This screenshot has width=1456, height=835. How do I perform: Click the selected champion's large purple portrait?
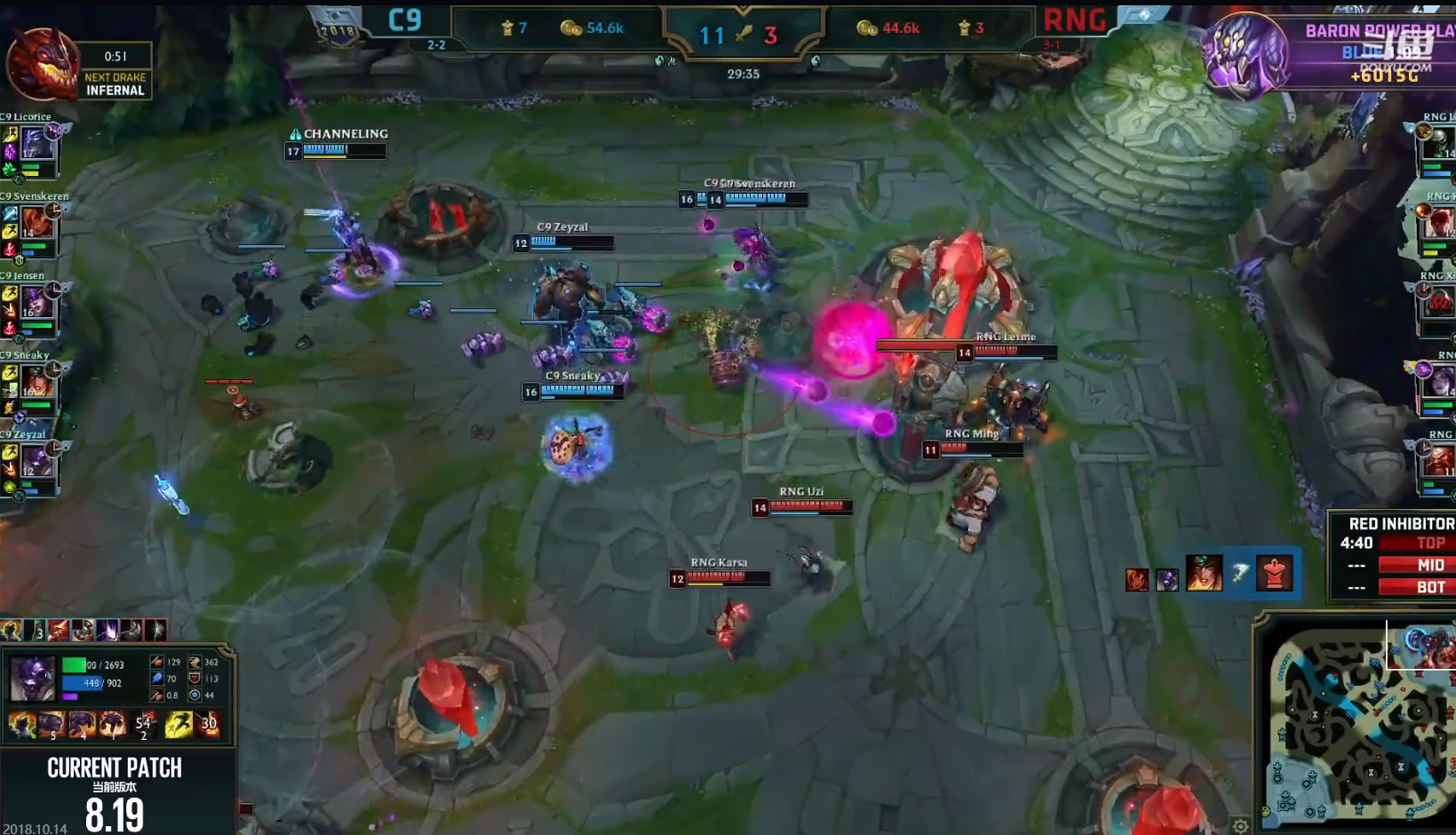[32, 679]
